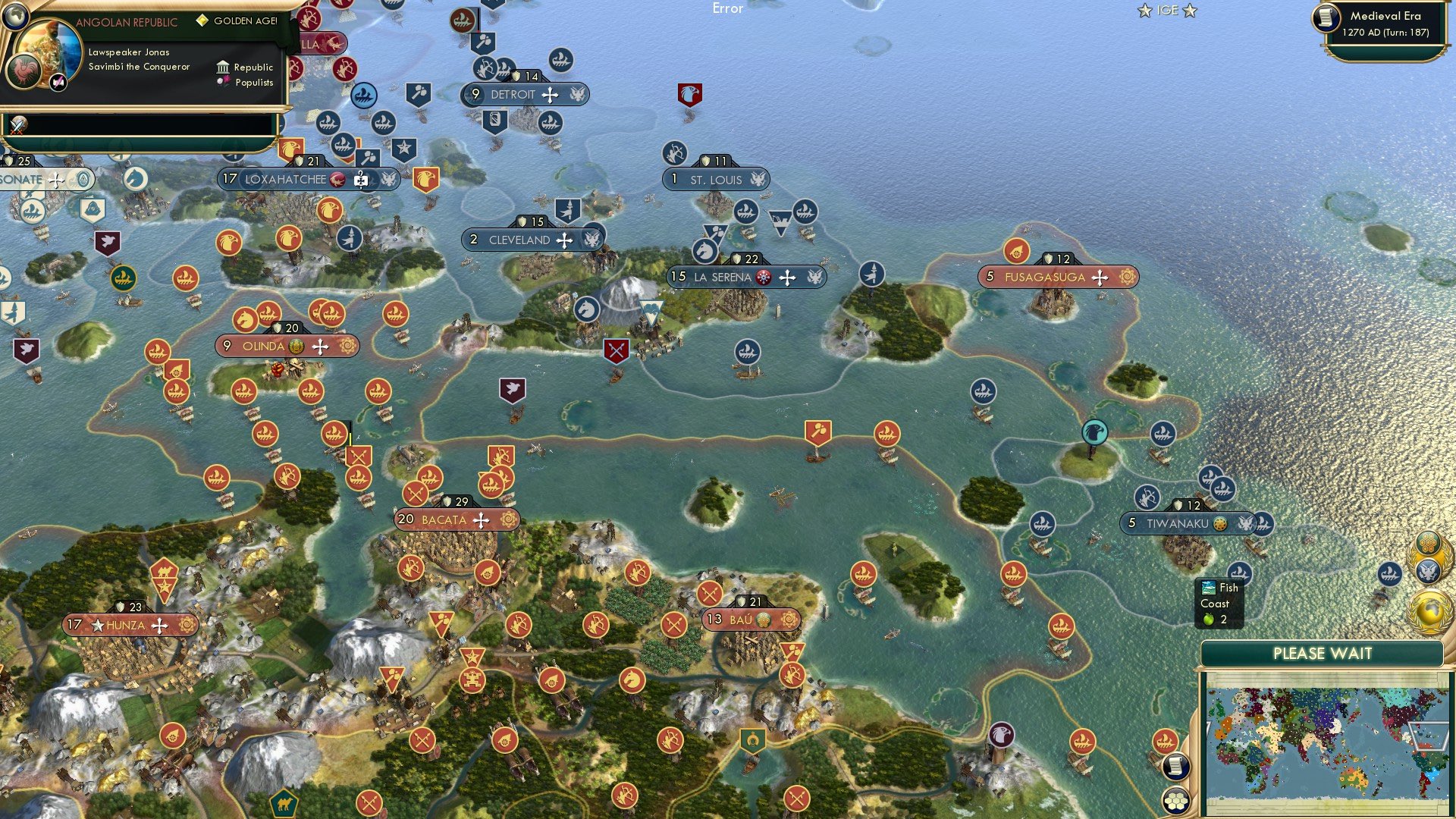Click the Populists flower icon

(222, 80)
